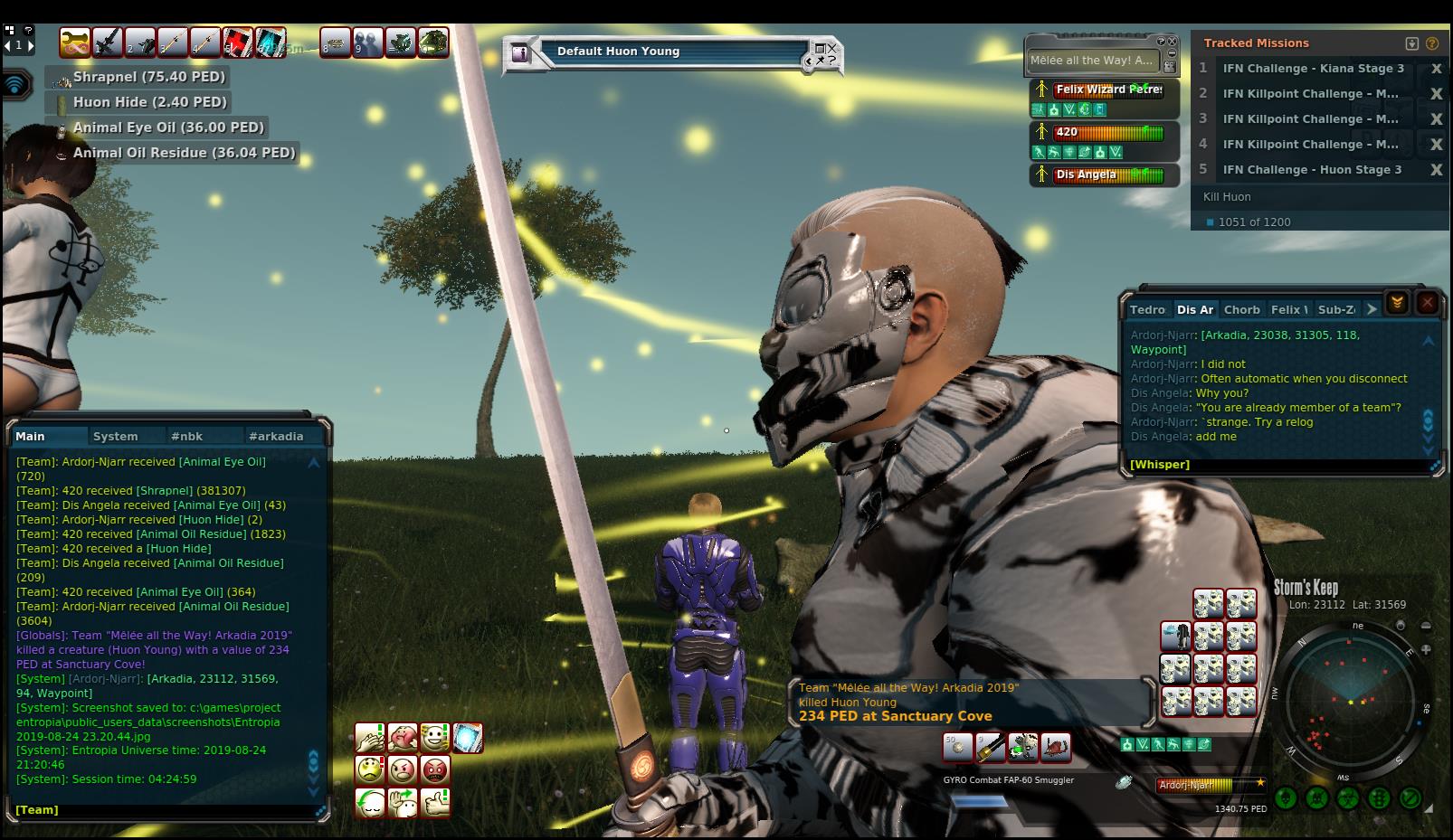1453x840 pixels.
Task: Open the #arkadia chat channel tab
Action: click(276, 436)
